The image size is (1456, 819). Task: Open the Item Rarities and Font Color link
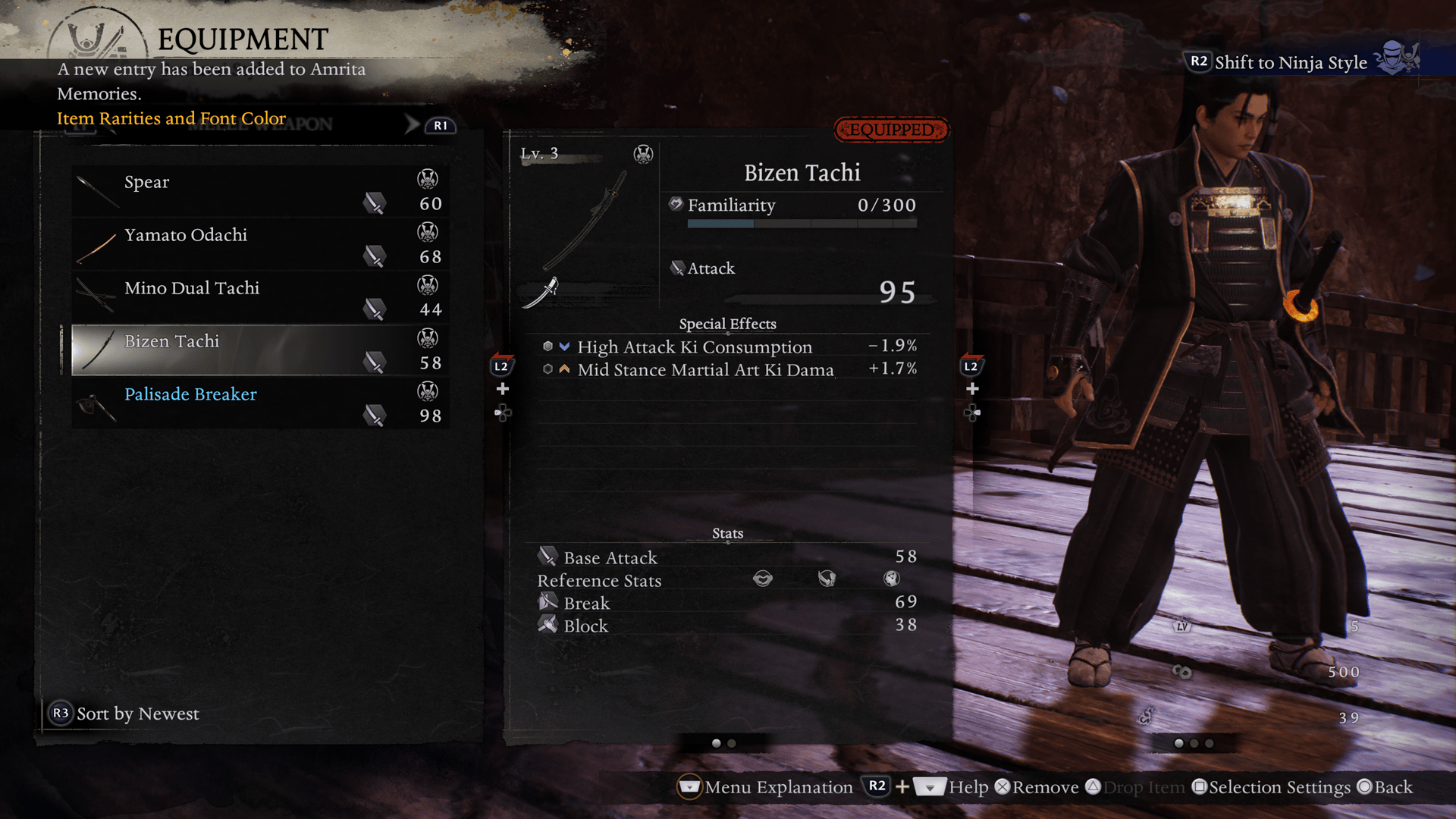coord(171,119)
